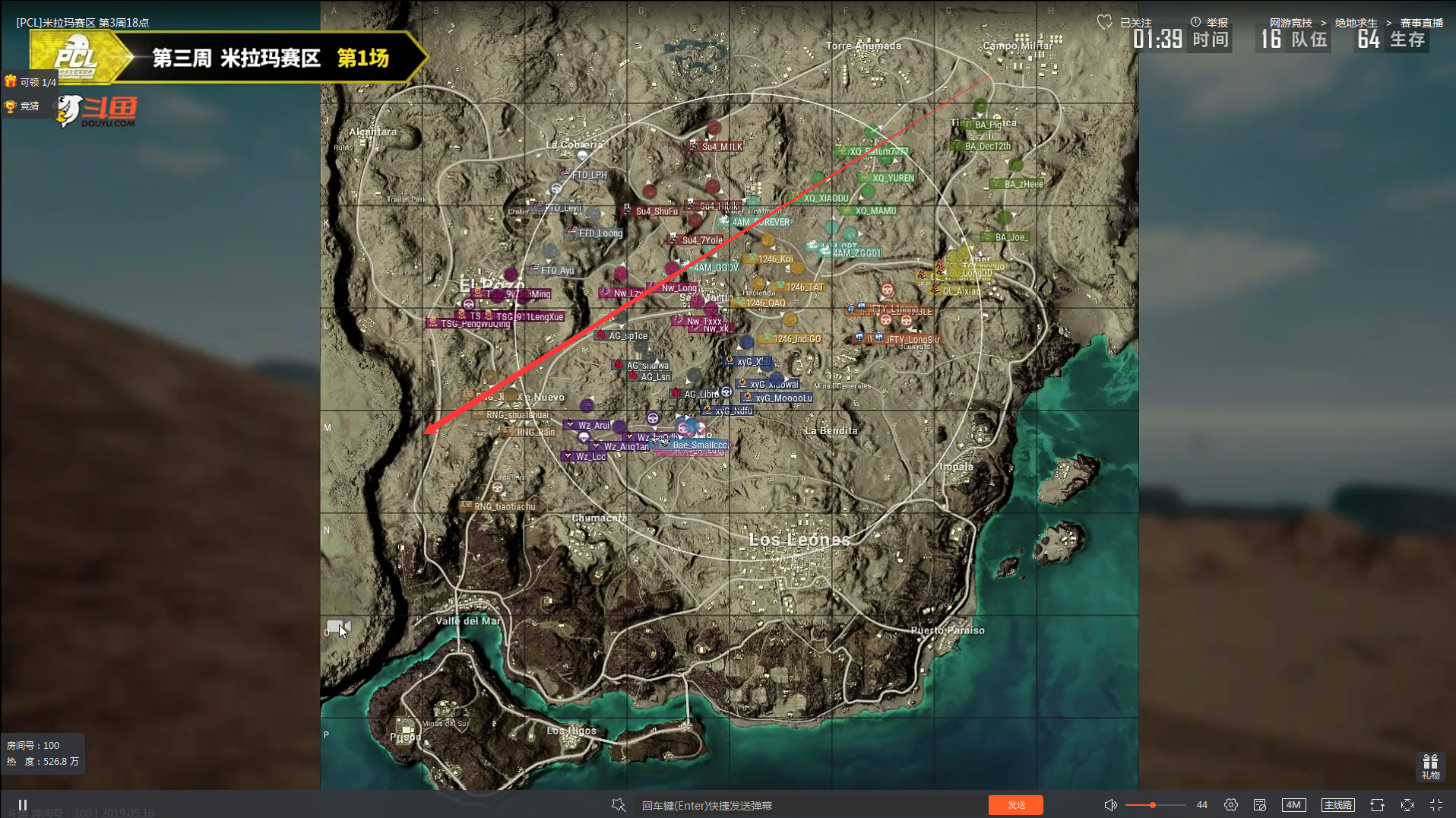Open the gift panel via 礼物 icon
Viewport: 1456px width, 818px height.
pyautogui.click(x=1429, y=765)
